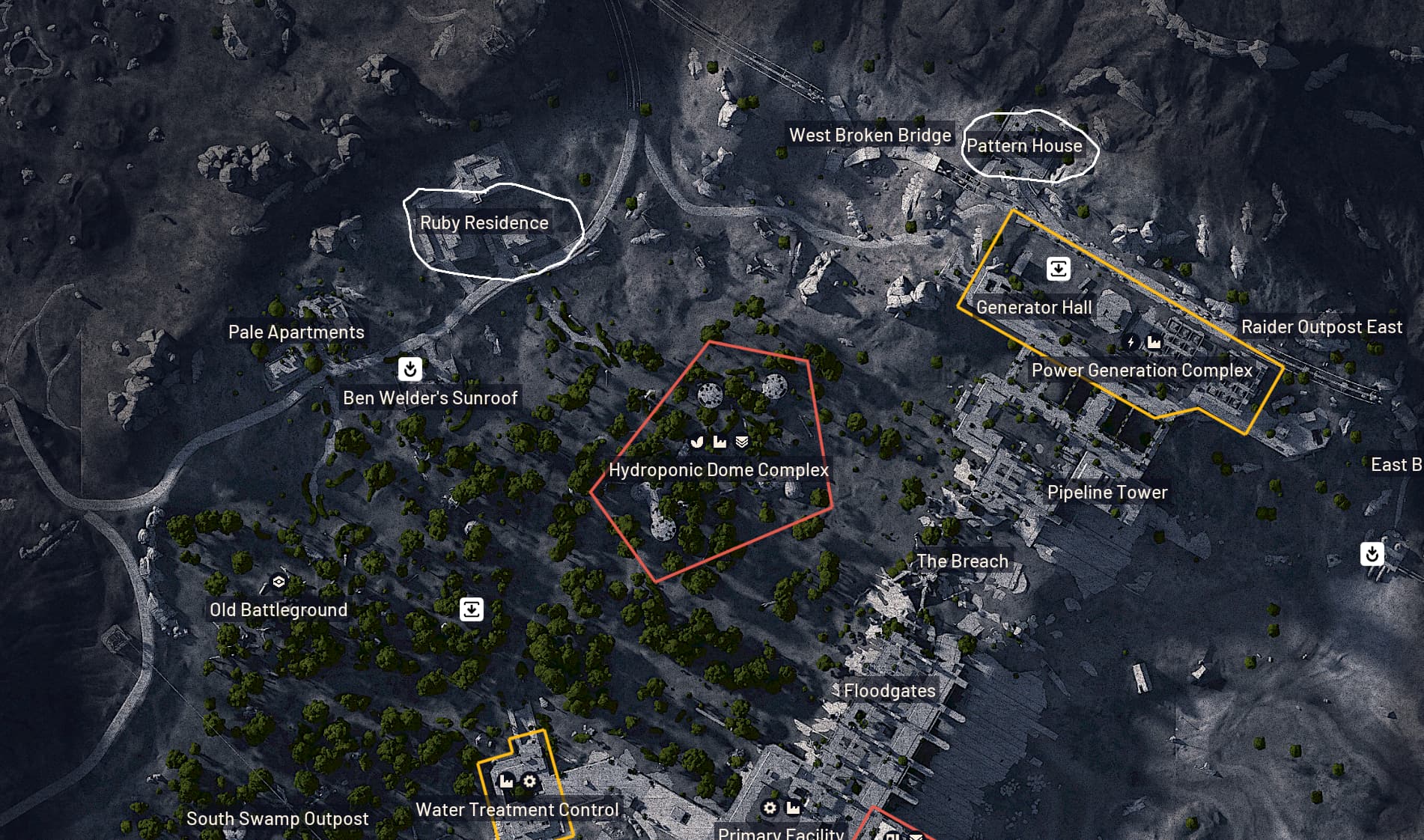Click the hexagon icon above Old Battleground
This screenshot has height=840, width=1424.
(x=279, y=582)
